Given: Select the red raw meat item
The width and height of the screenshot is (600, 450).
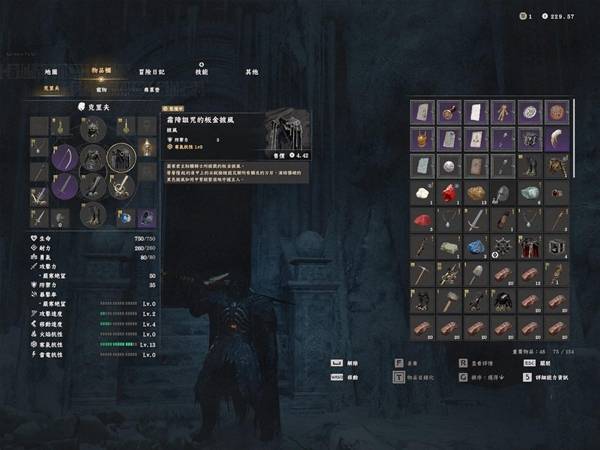Looking at the screenshot, I should pyautogui.click(x=422, y=220).
